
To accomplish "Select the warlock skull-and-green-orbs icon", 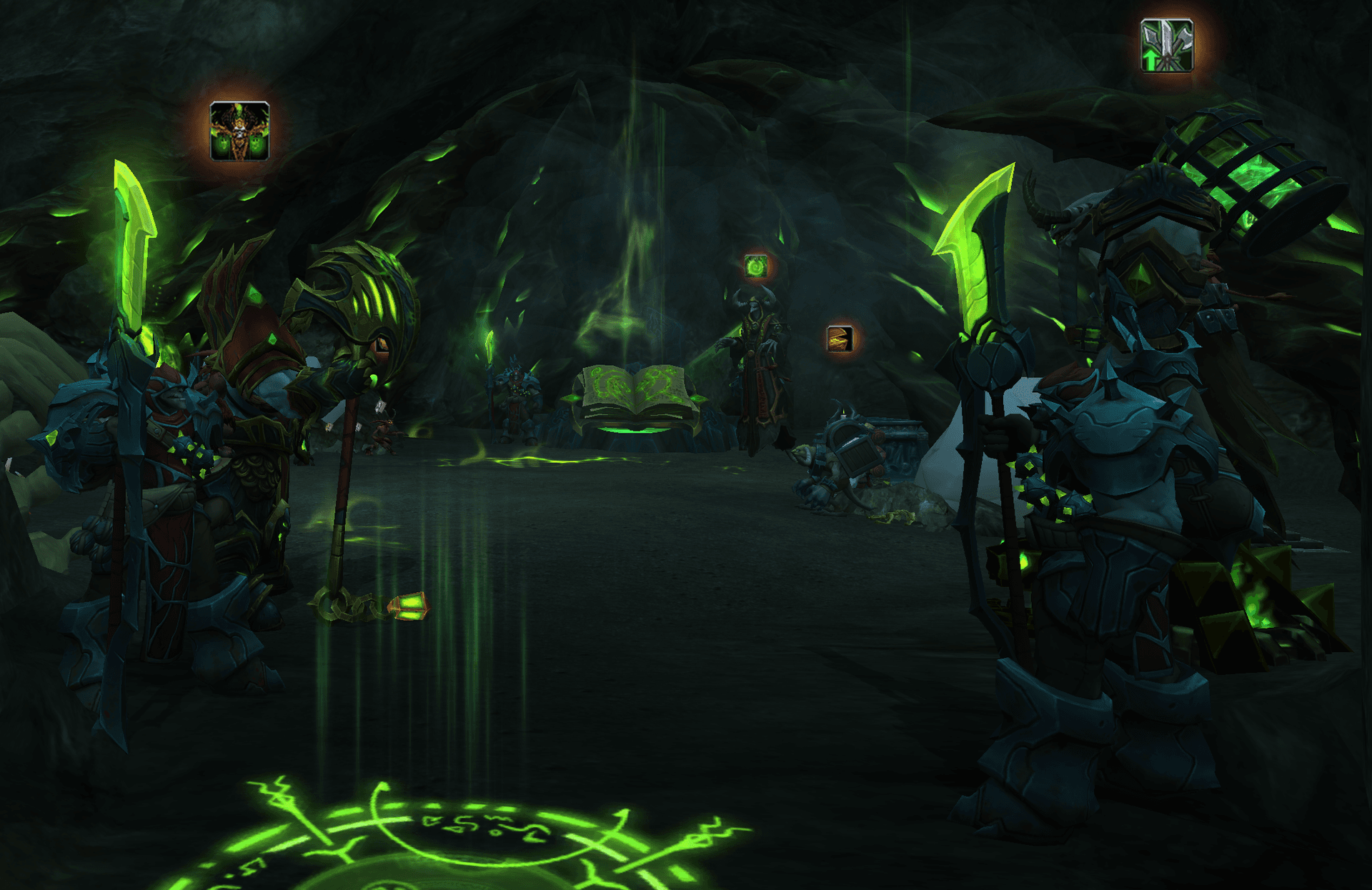I will [x=239, y=131].
